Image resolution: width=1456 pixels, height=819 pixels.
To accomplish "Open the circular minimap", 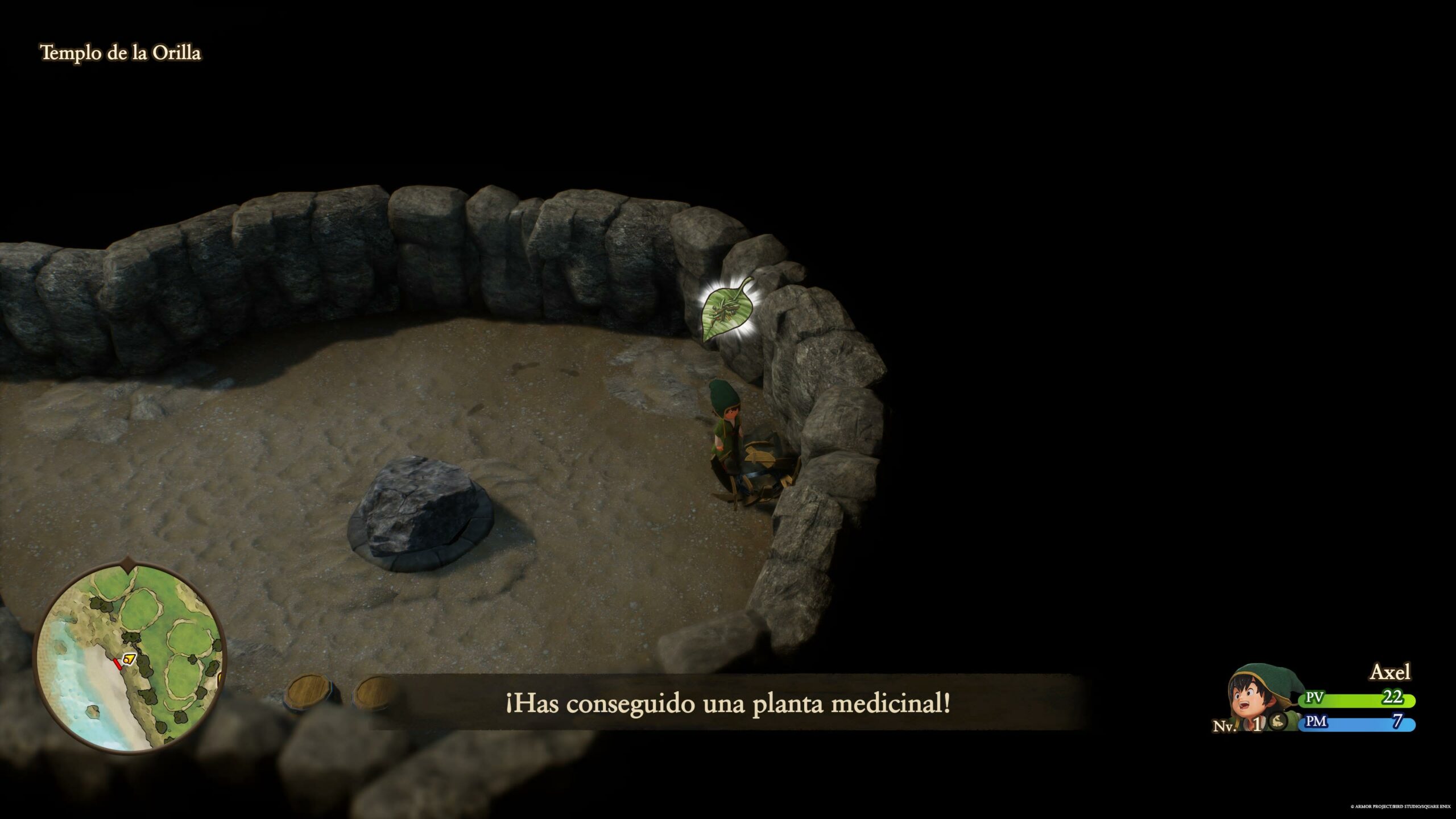I will point(130,657).
